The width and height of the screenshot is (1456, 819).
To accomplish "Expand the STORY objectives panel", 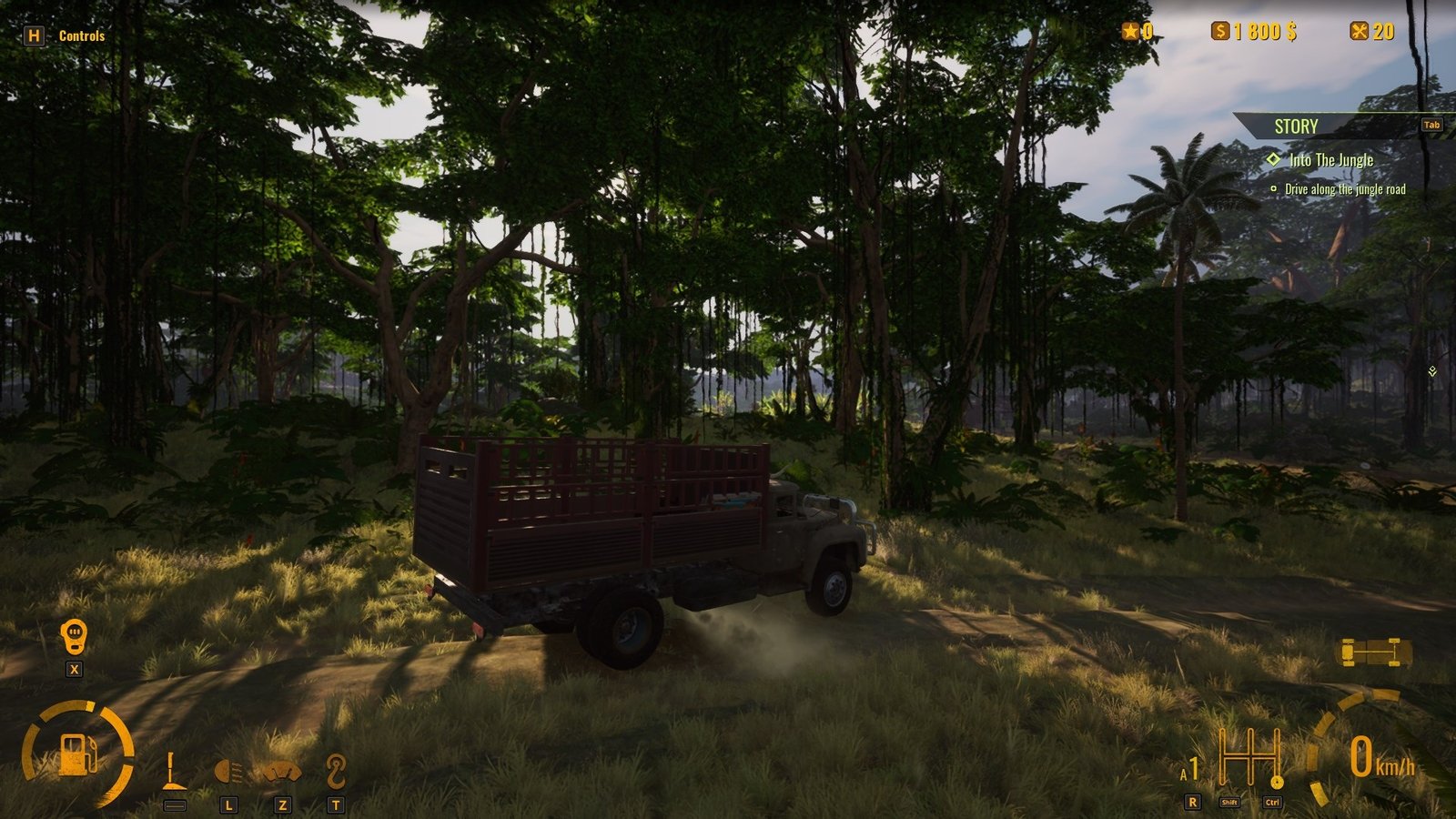I will [1296, 126].
